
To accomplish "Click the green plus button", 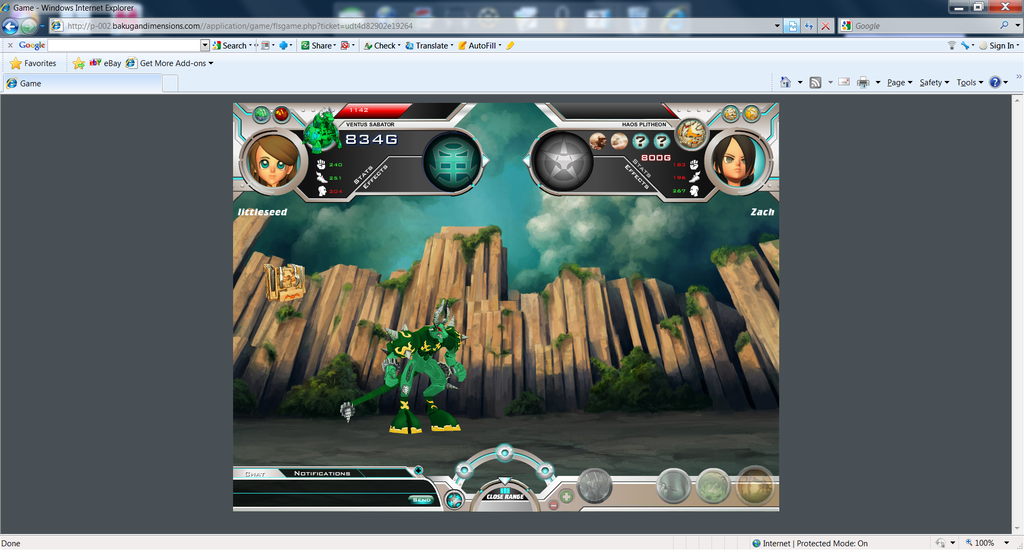I will [x=567, y=496].
